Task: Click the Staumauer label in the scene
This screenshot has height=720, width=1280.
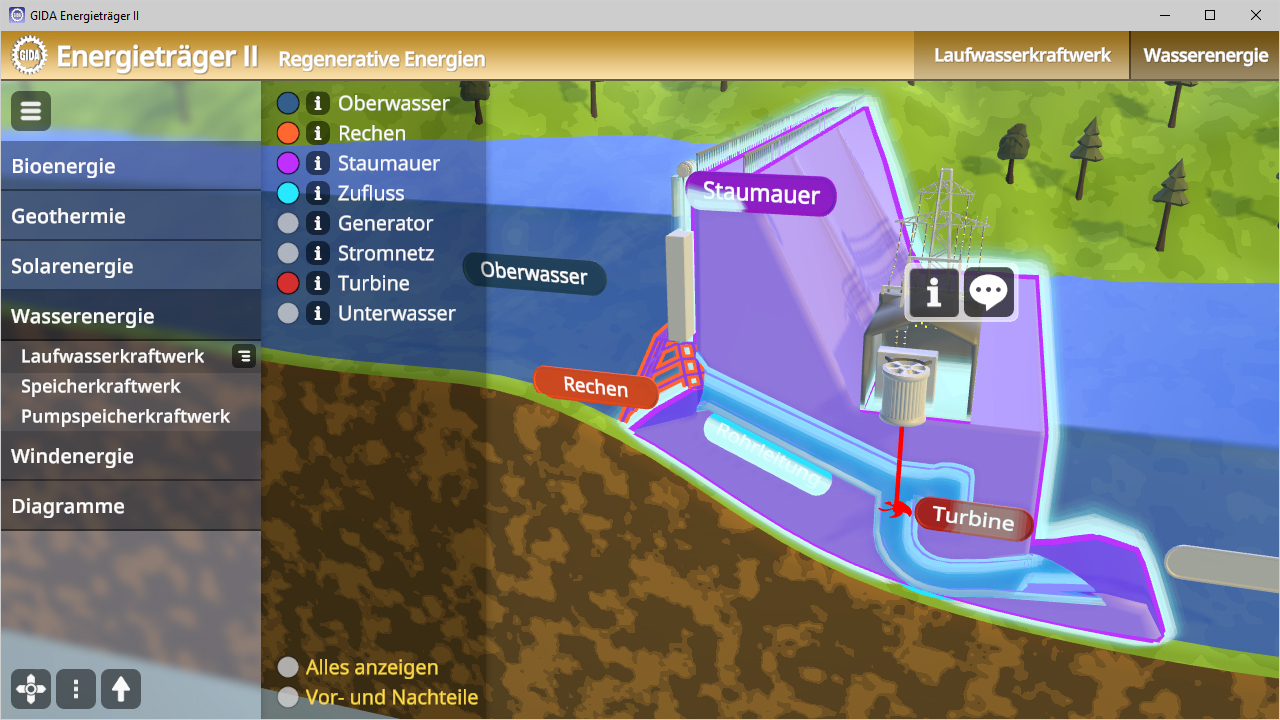Action: tap(760, 196)
